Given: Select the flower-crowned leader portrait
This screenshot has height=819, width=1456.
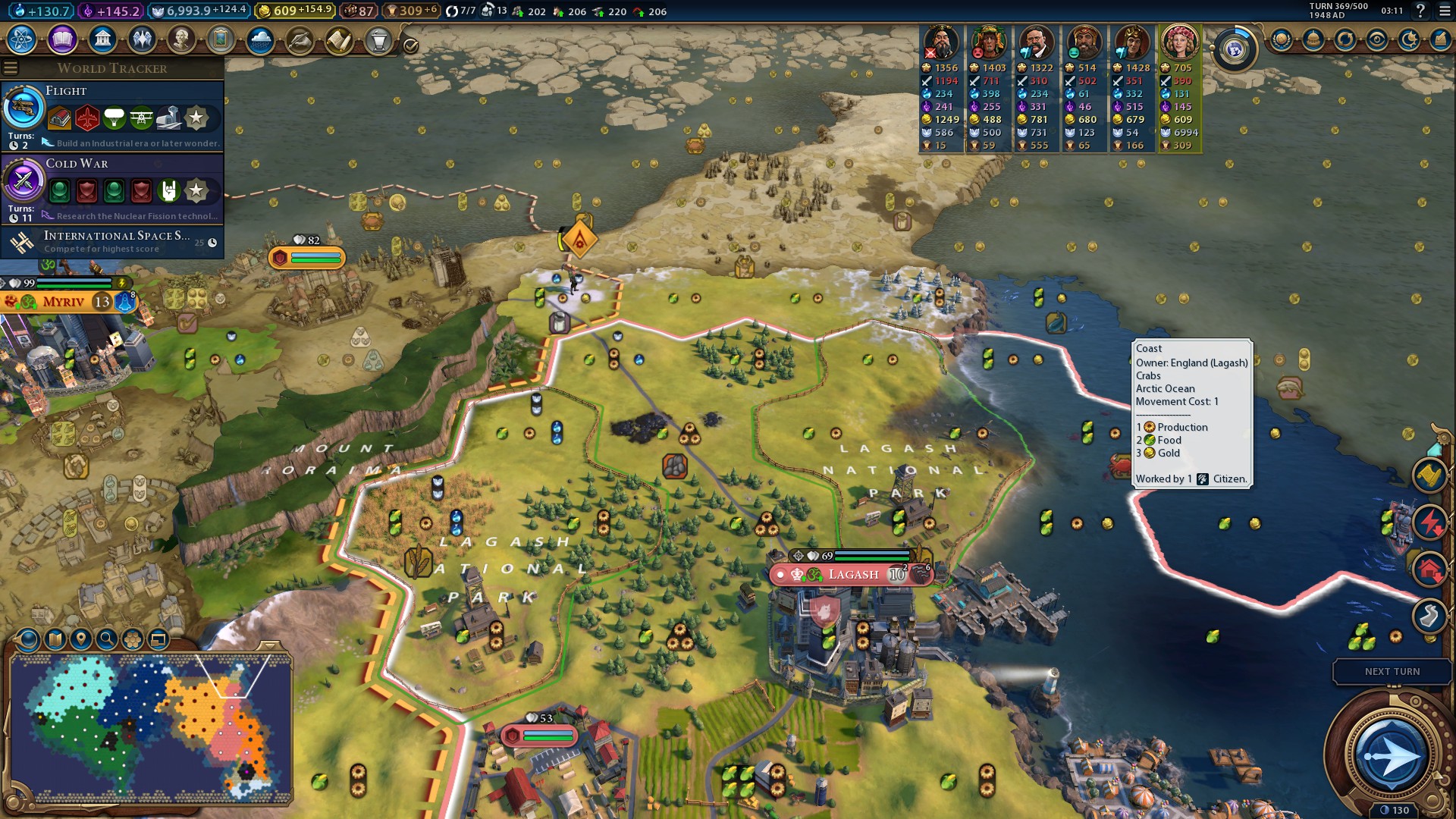Looking at the screenshot, I should click(1179, 43).
